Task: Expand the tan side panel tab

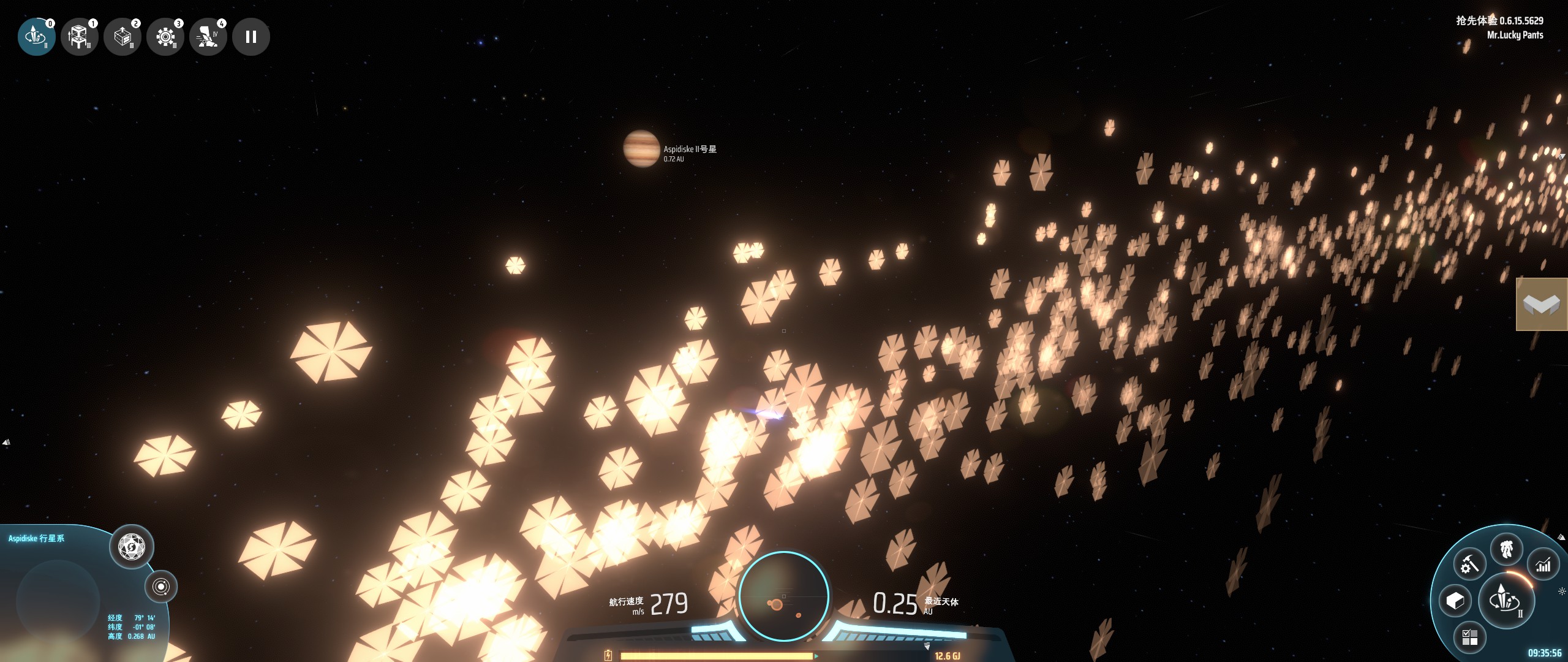Action: tap(1541, 304)
